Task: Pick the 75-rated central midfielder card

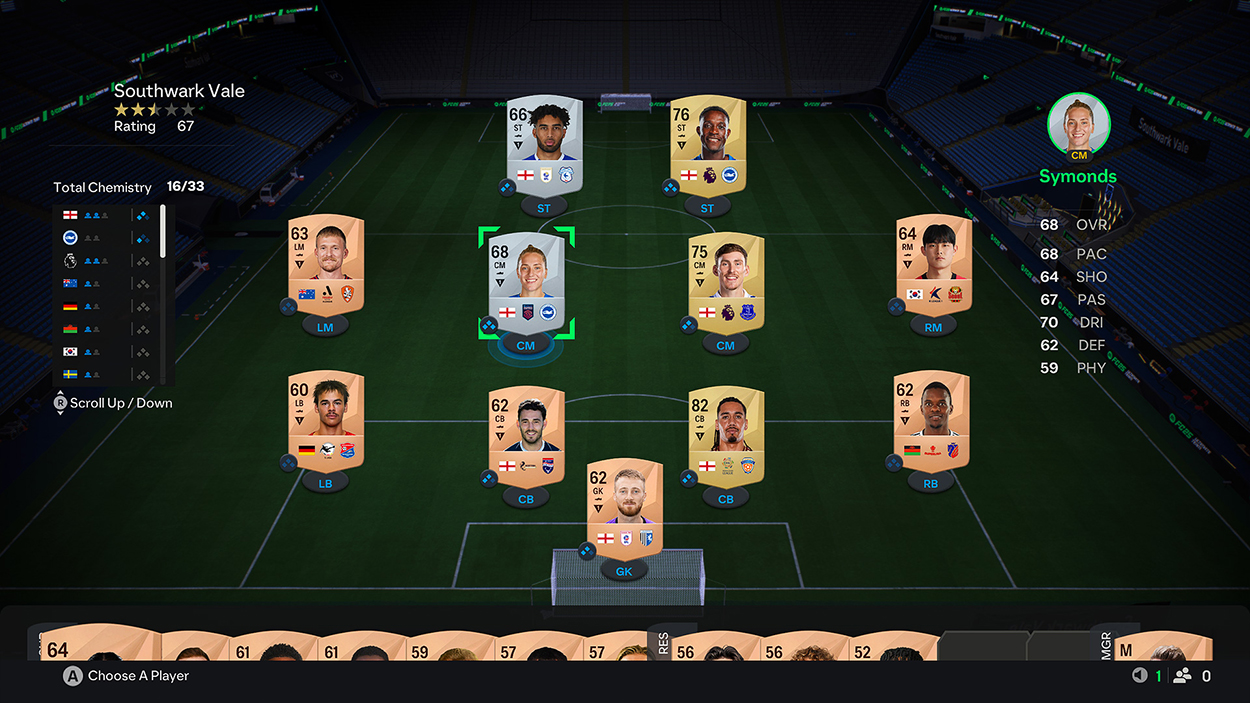Action: pyautogui.click(x=726, y=279)
